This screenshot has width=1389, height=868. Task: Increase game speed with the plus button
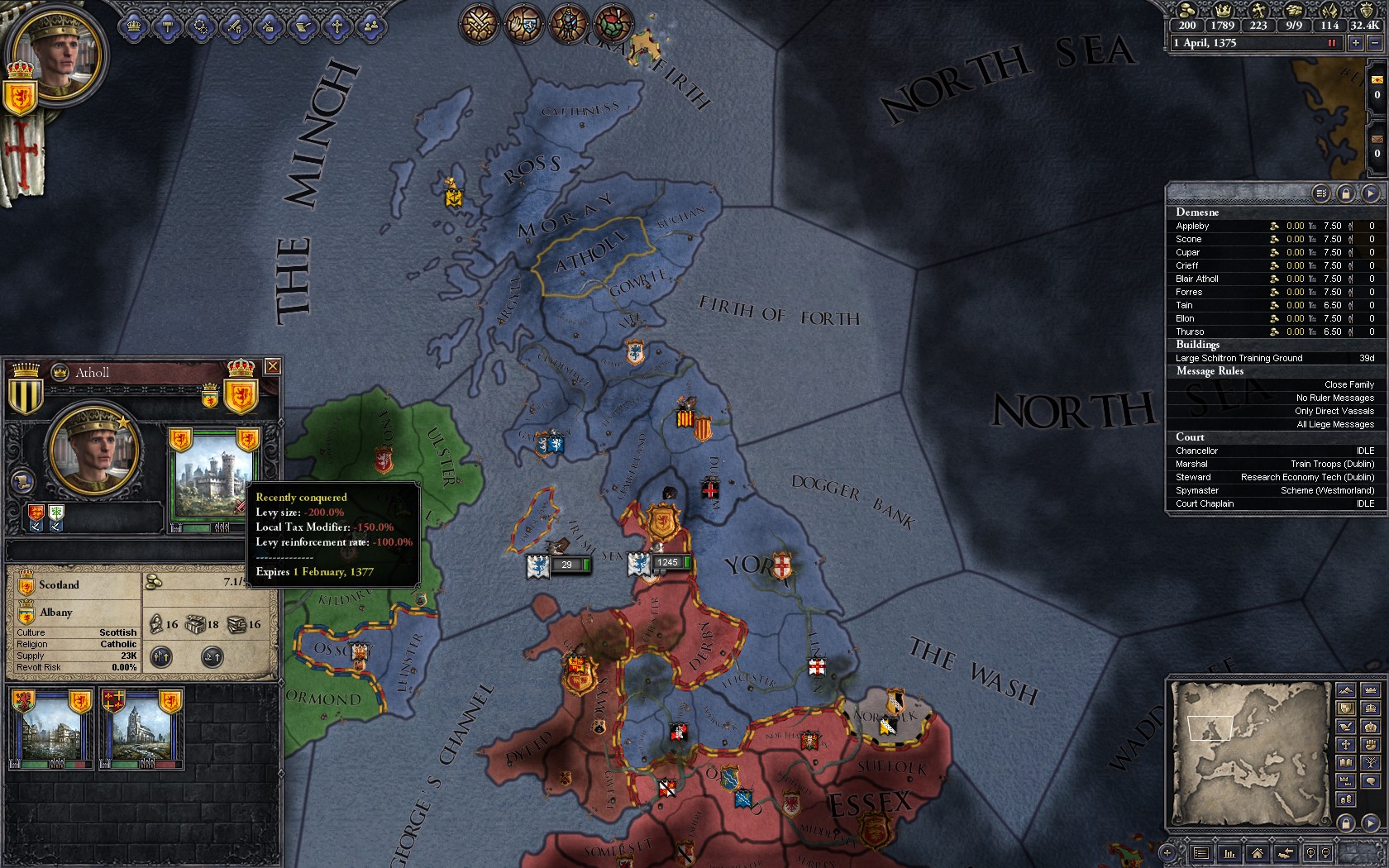(1356, 43)
